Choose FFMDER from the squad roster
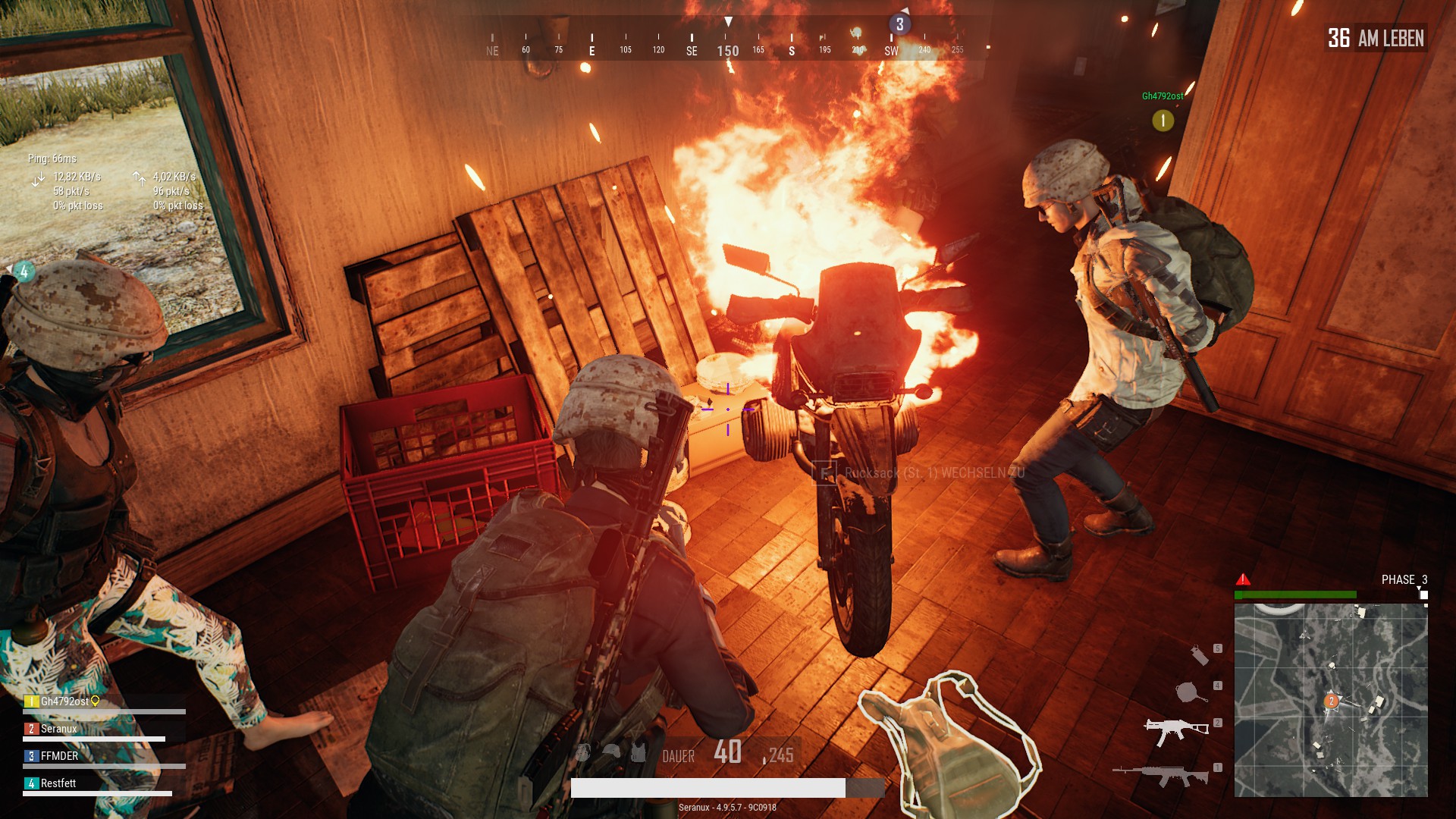 click(59, 756)
